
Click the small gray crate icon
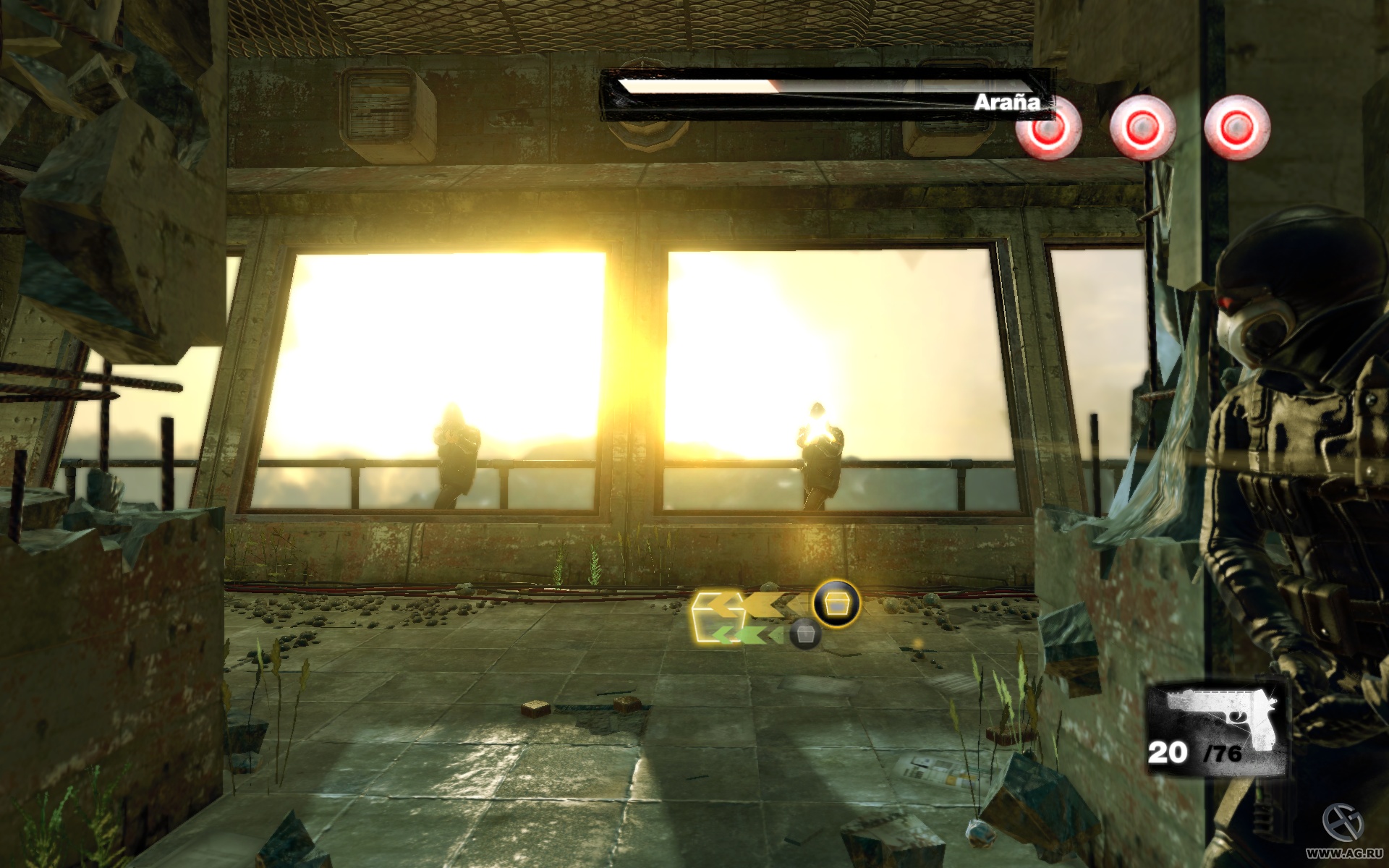[x=804, y=635]
